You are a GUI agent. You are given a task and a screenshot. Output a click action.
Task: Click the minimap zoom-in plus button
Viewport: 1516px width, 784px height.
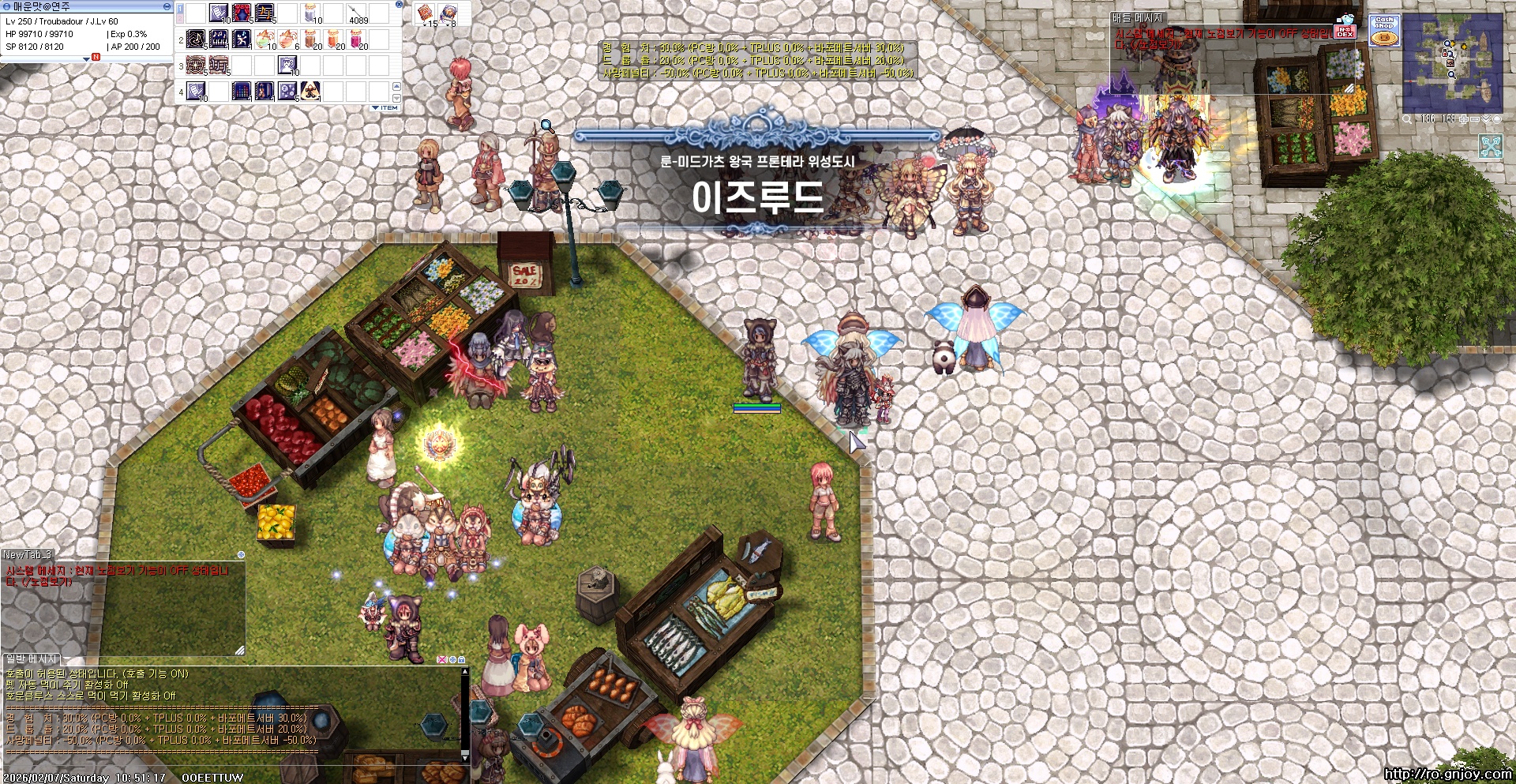pos(1464,119)
